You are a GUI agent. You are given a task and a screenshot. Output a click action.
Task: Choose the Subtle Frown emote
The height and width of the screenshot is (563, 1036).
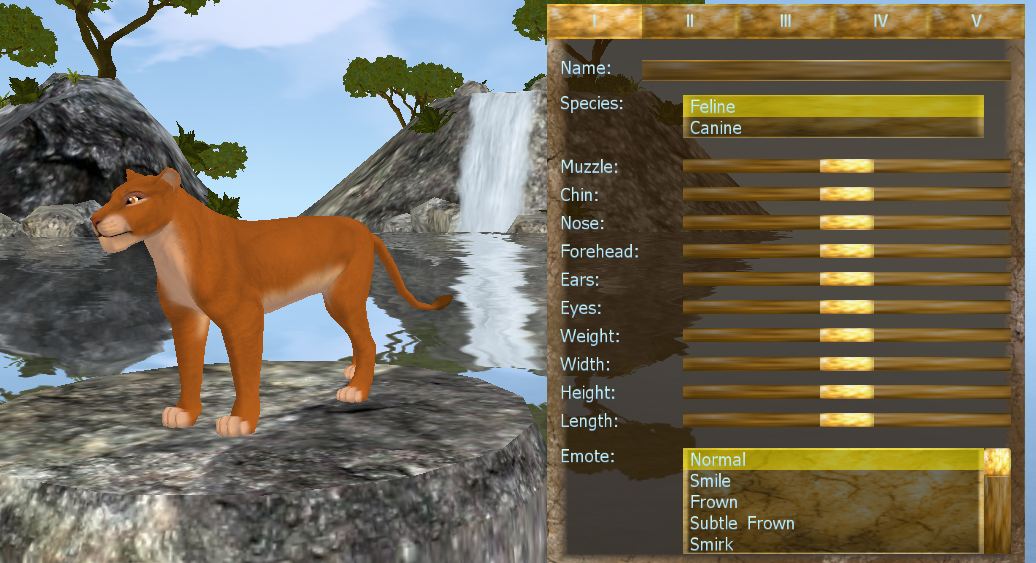tap(742, 523)
